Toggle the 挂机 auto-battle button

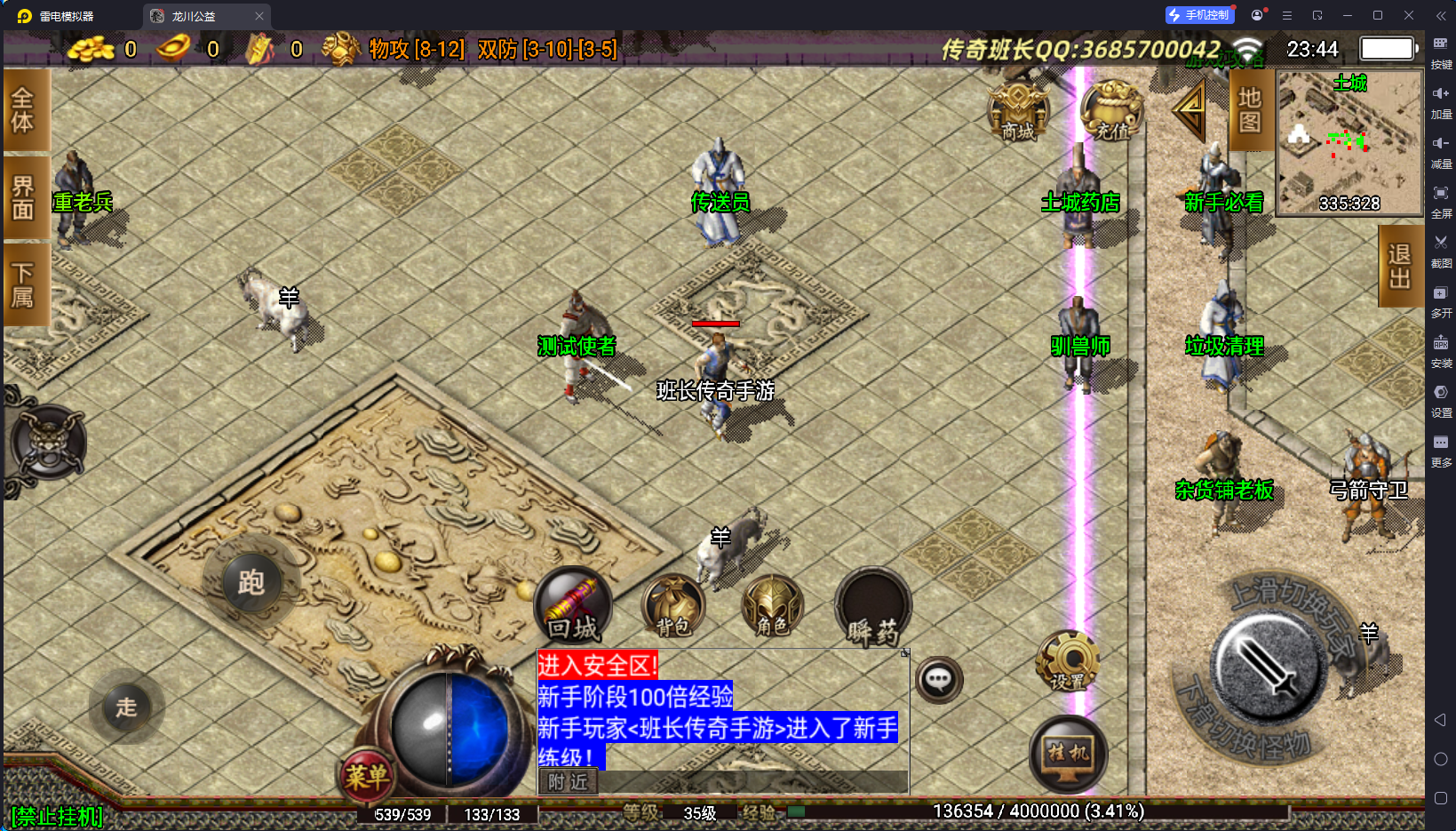click(x=1069, y=754)
